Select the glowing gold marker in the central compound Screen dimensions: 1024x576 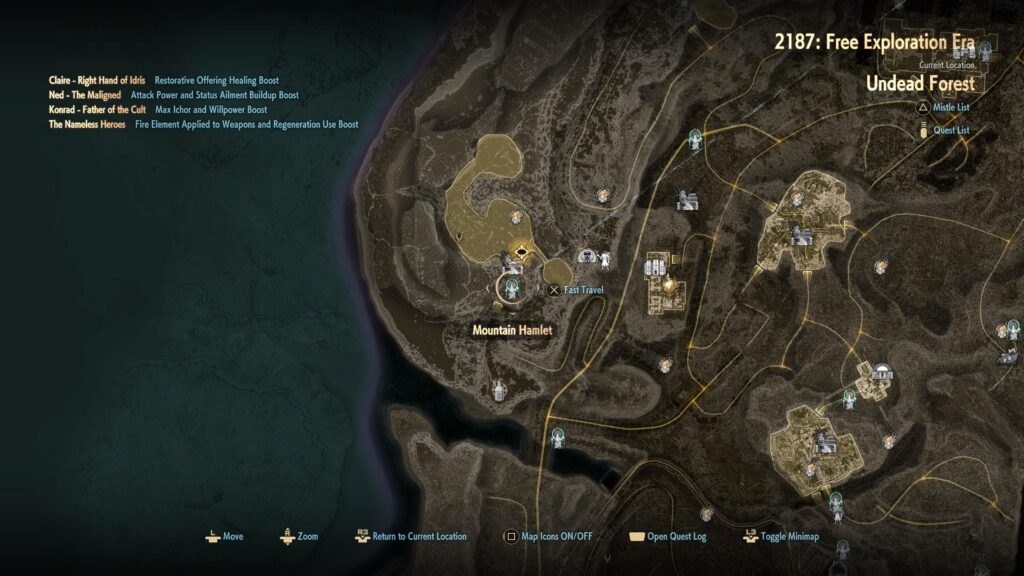(x=666, y=285)
